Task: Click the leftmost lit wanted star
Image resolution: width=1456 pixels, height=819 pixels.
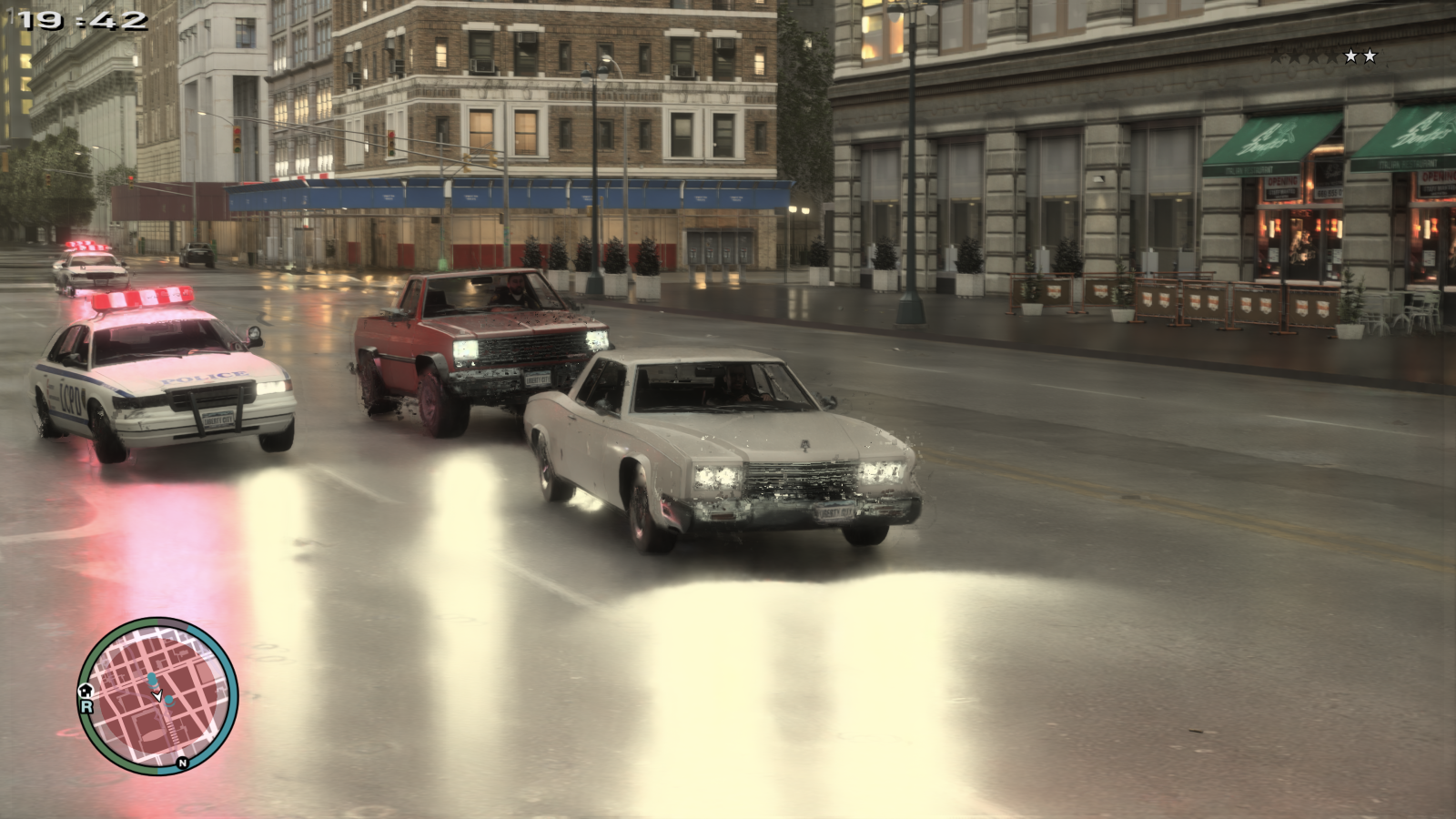Action: click(x=1350, y=56)
